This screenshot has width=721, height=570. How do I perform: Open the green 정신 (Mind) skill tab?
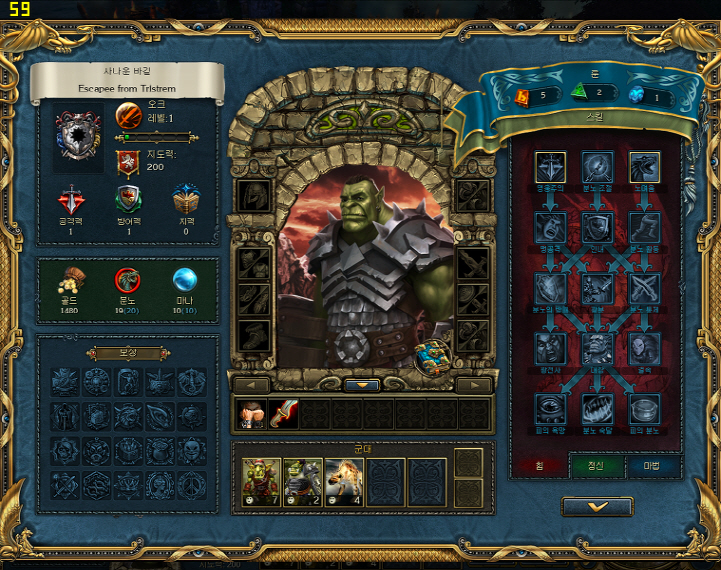click(596, 467)
